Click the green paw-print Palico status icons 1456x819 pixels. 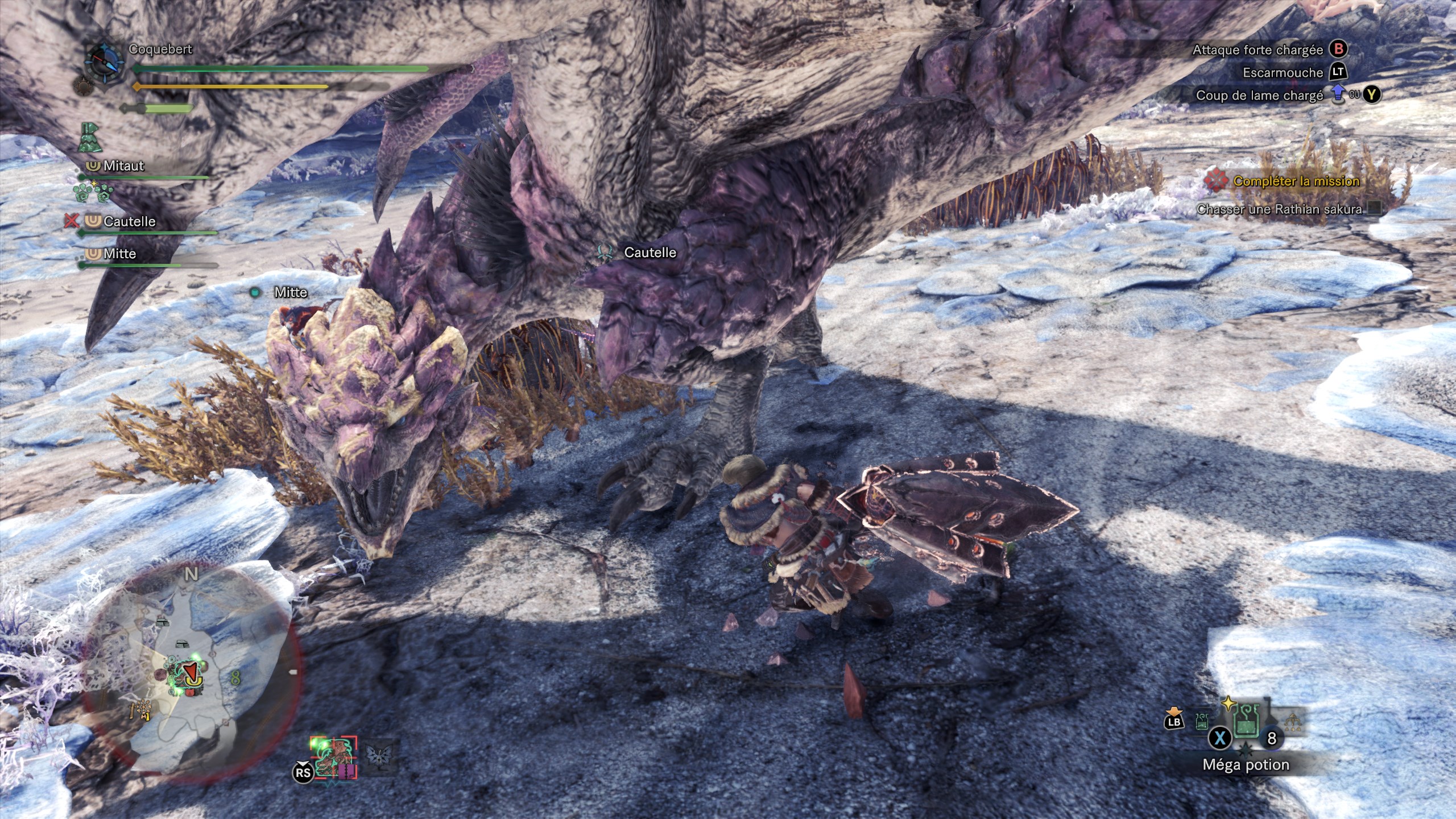[93, 193]
